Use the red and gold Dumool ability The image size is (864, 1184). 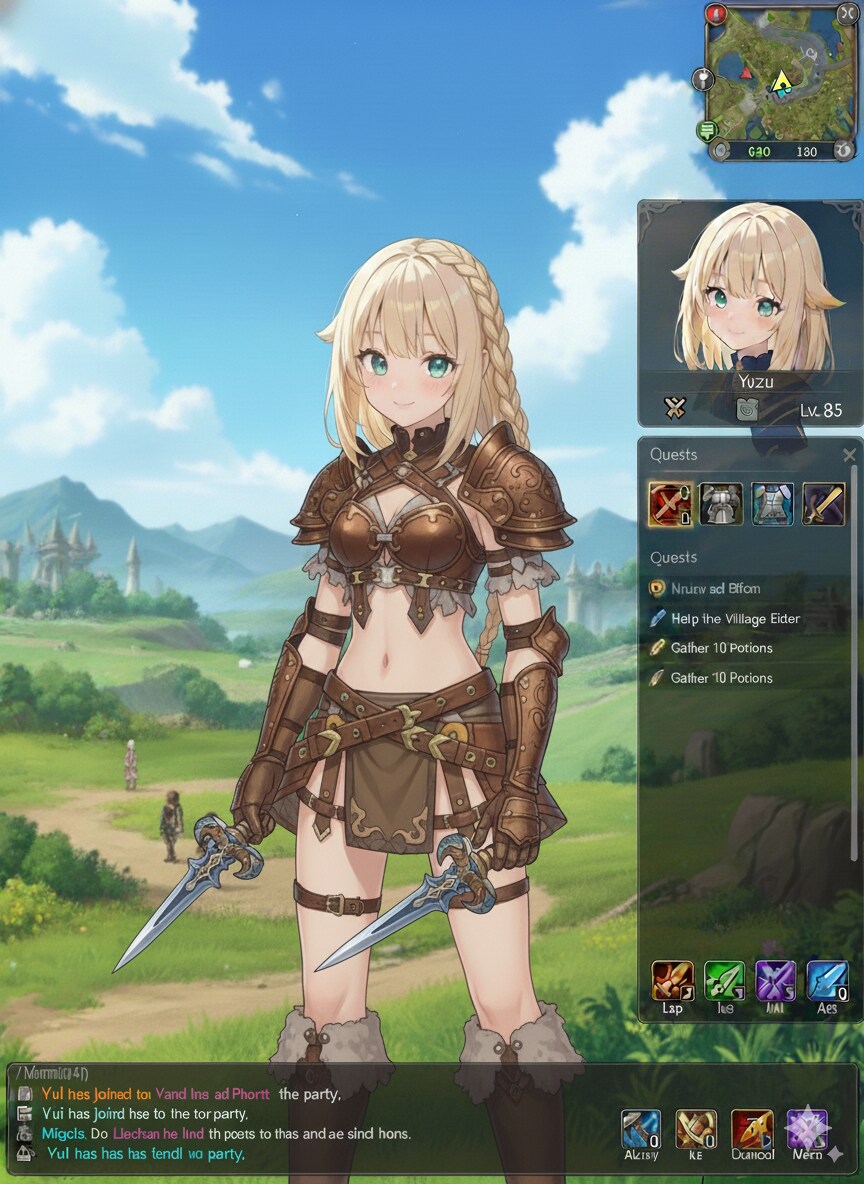pyautogui.click(x=752, y=1128)
